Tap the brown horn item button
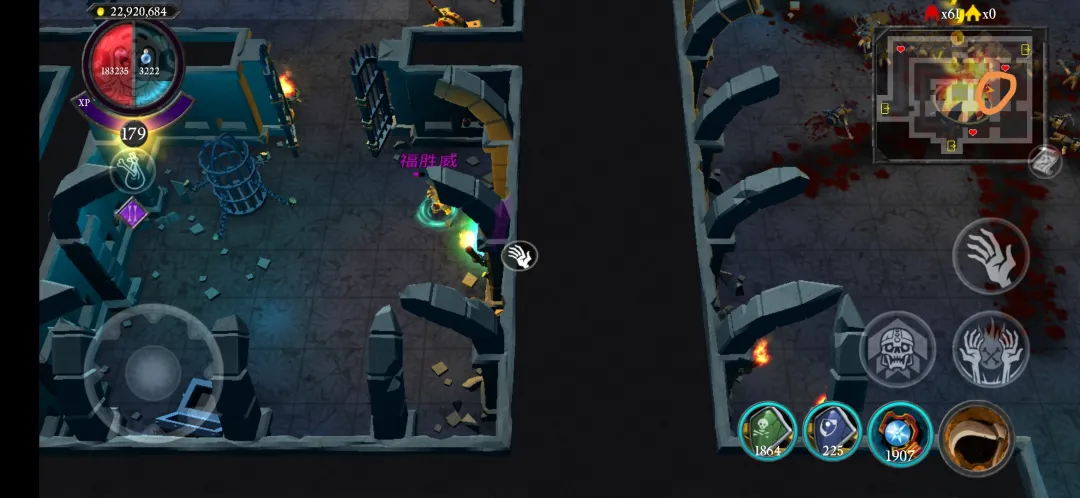Viewport: 1080px width, 498px height. [x=976, y=437]
